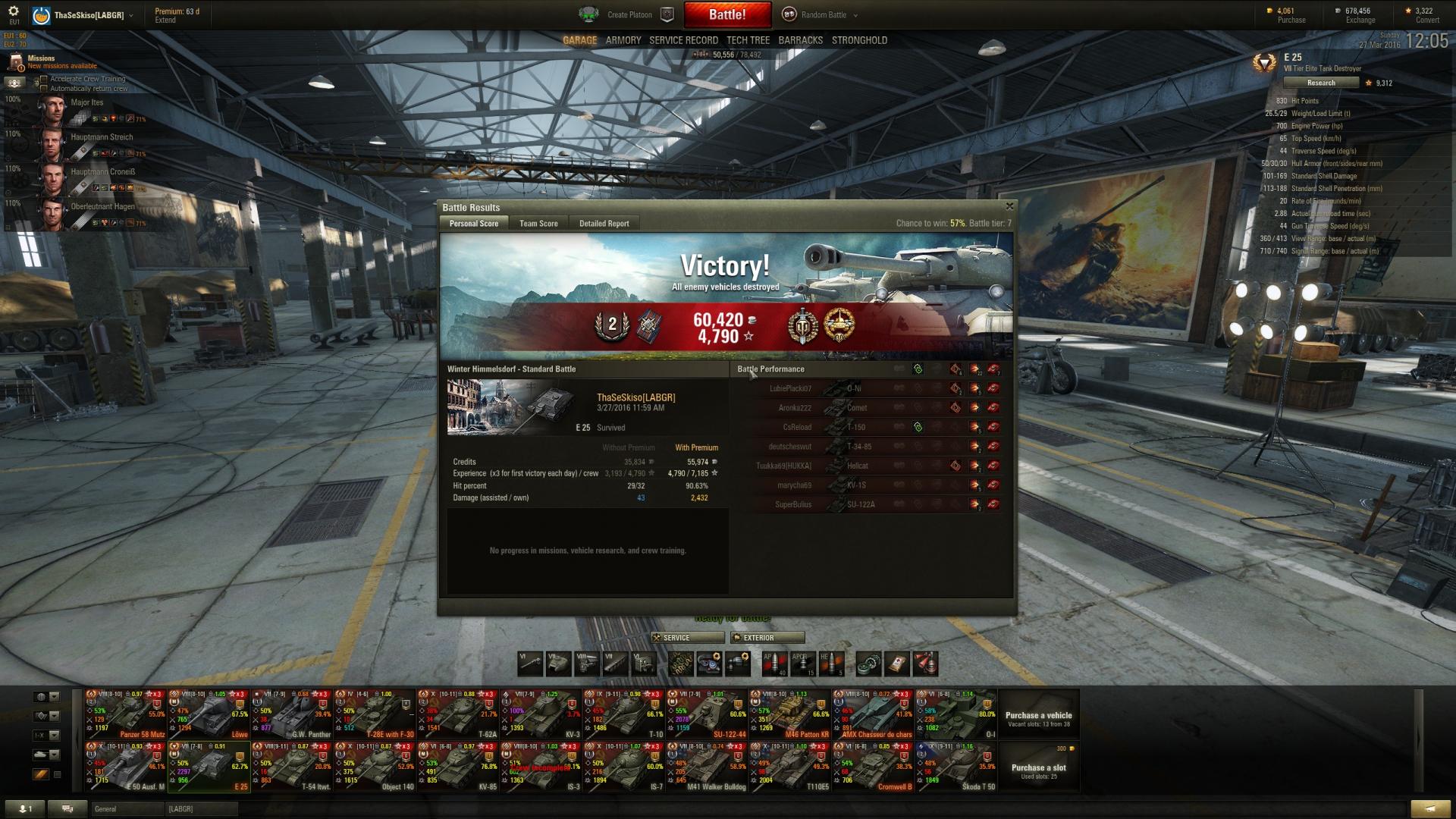
Task: Toggle Accelerate Crew Training checkbox
Action: click(44, 79)
